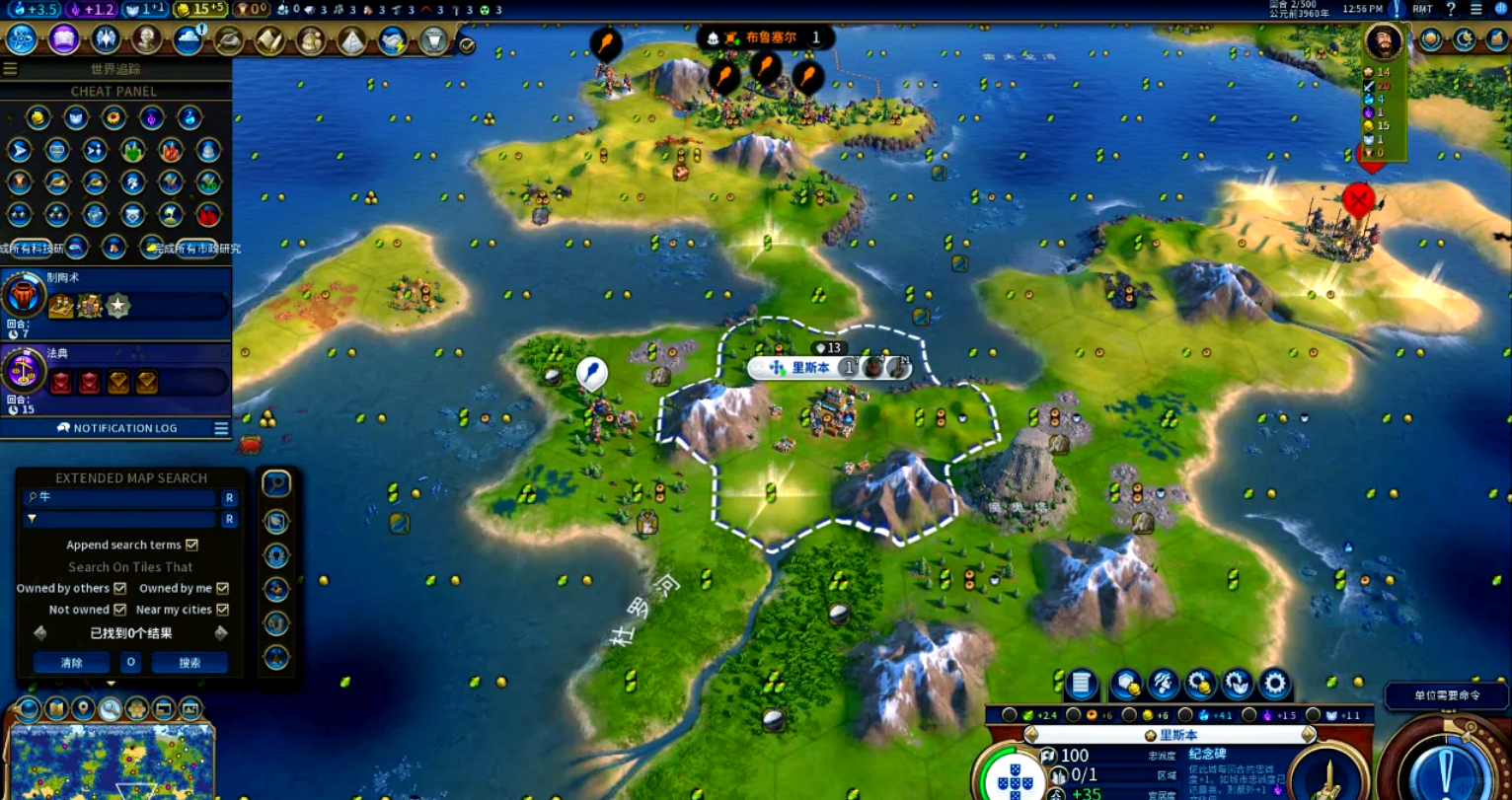The height and width of the screenshot is (800, 1512).
Task: Open the technology tree (atom icon)
Action: pos(22,39)
